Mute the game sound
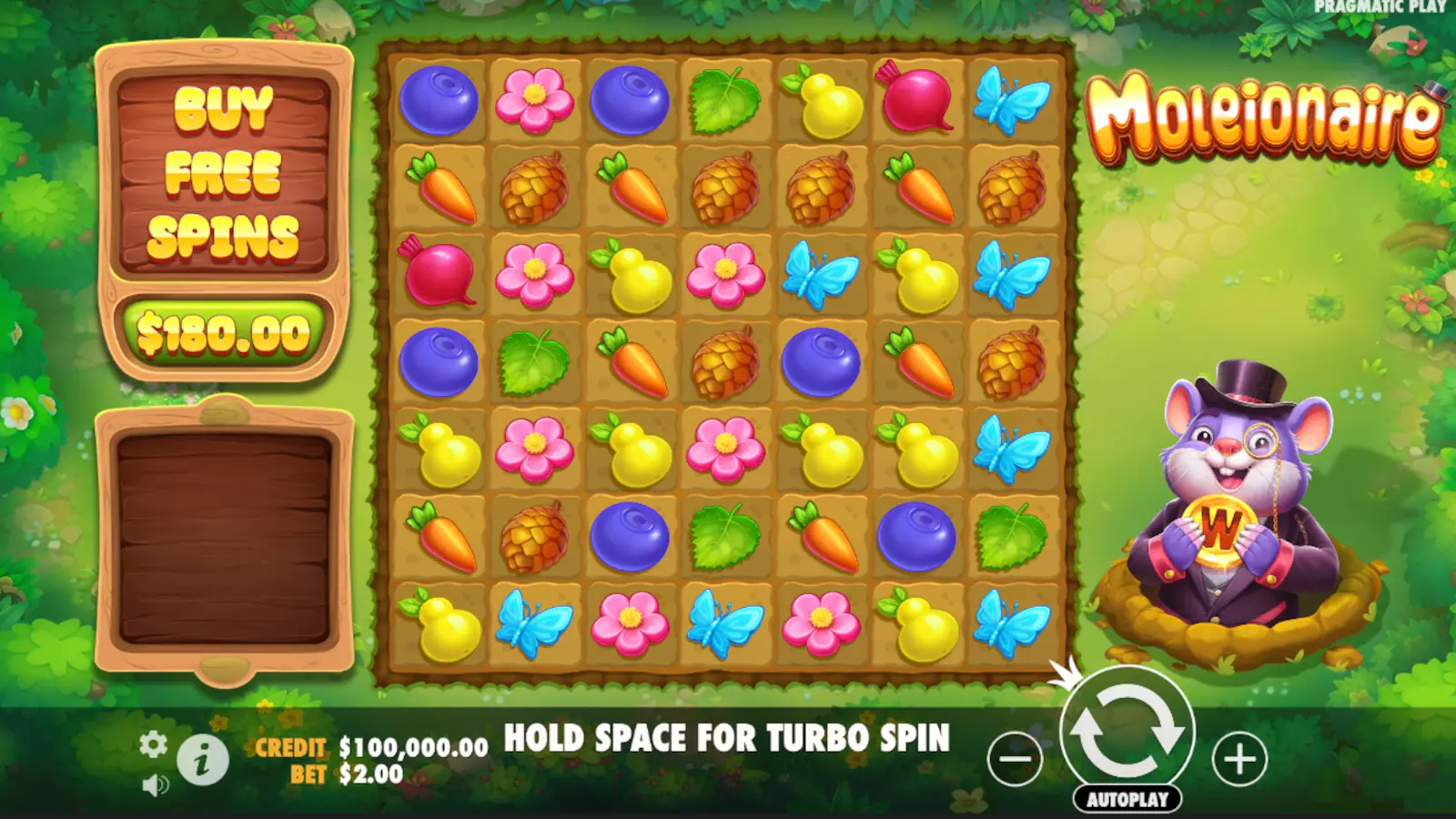Viewport: 1456px width, 819px height. [x=155, y=784]
